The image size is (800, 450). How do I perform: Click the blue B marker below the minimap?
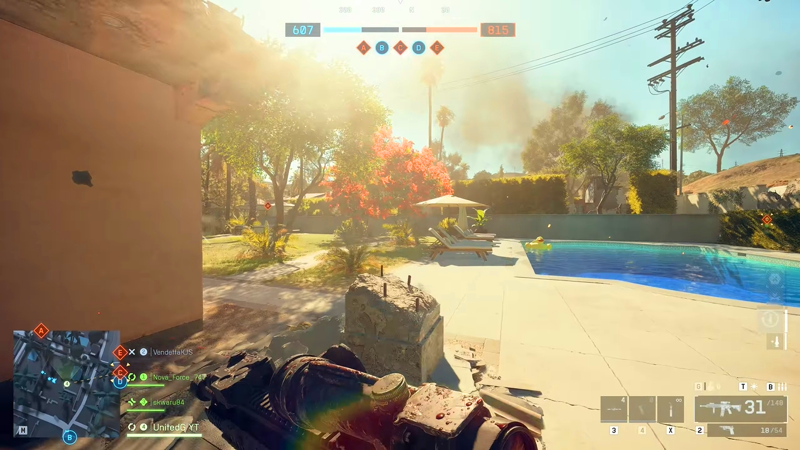(x=69, y=437)
